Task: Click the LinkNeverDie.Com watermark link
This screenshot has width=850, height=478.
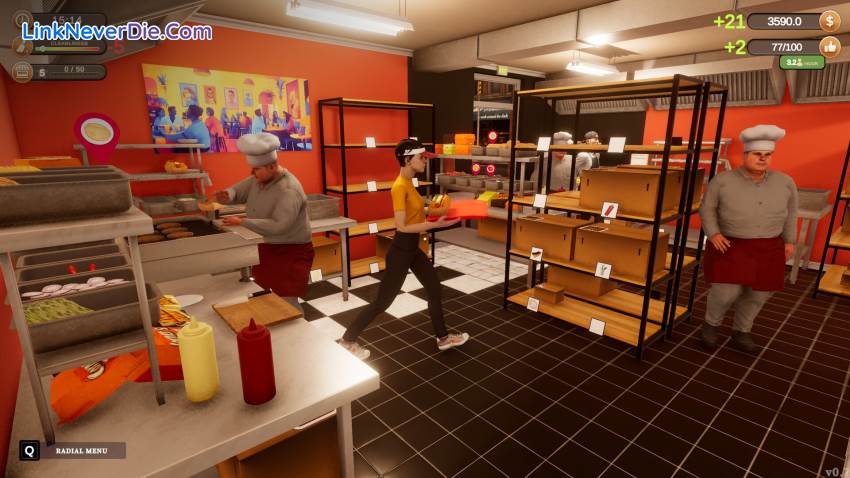Action: pos(117,31)
